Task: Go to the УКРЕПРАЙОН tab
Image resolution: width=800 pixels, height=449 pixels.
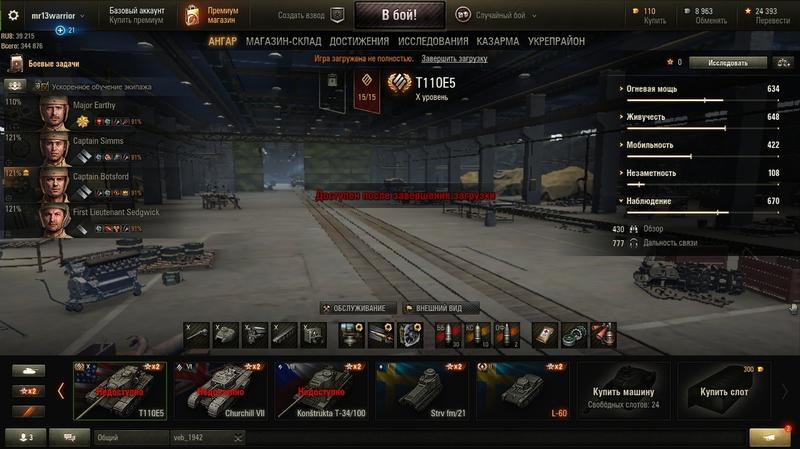Action: (556, 41)
